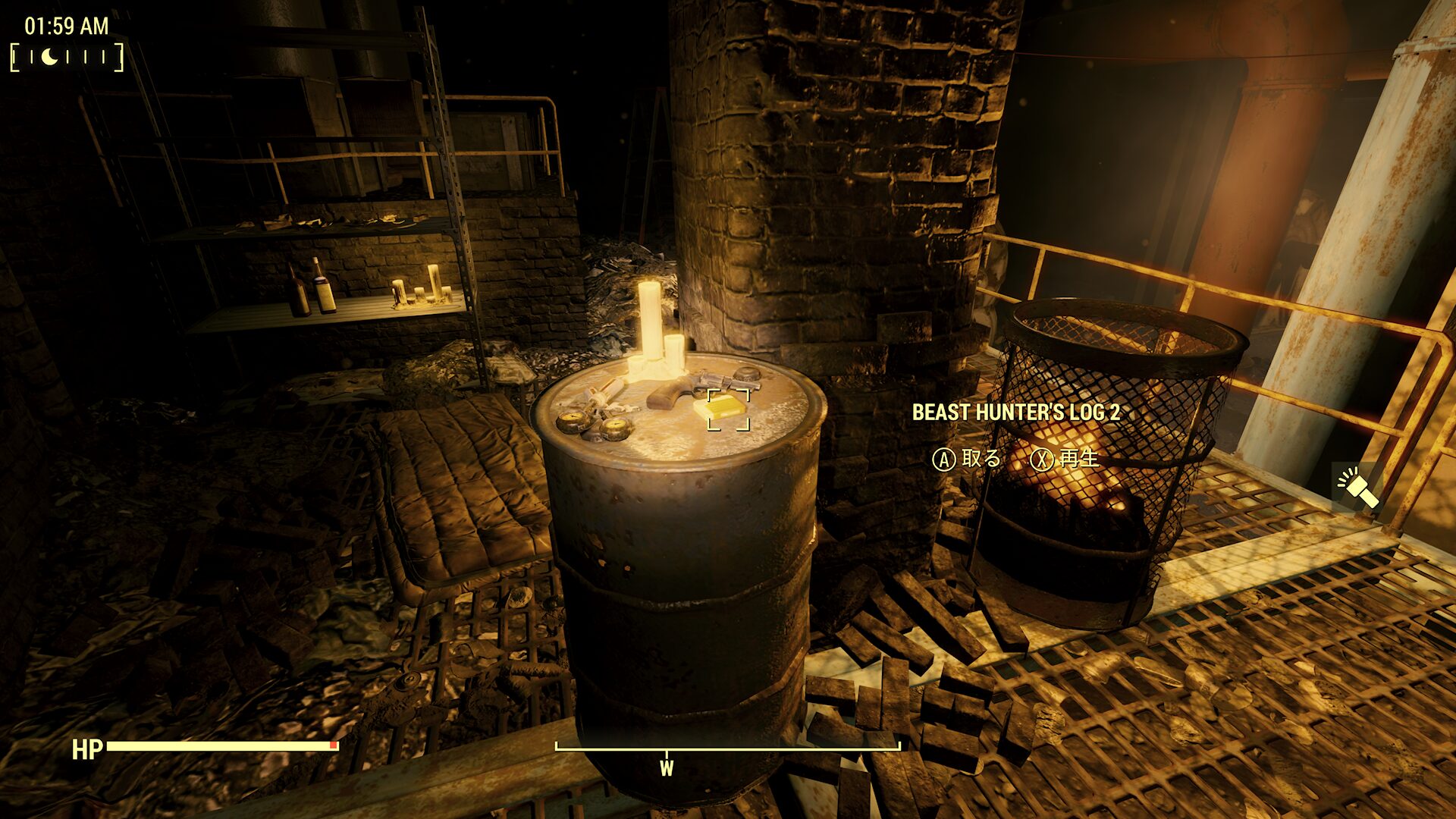This screenshot has width=1456, height=819.
Task: Toggle the flashlight icon
Action: click(x=1357, y=488)
